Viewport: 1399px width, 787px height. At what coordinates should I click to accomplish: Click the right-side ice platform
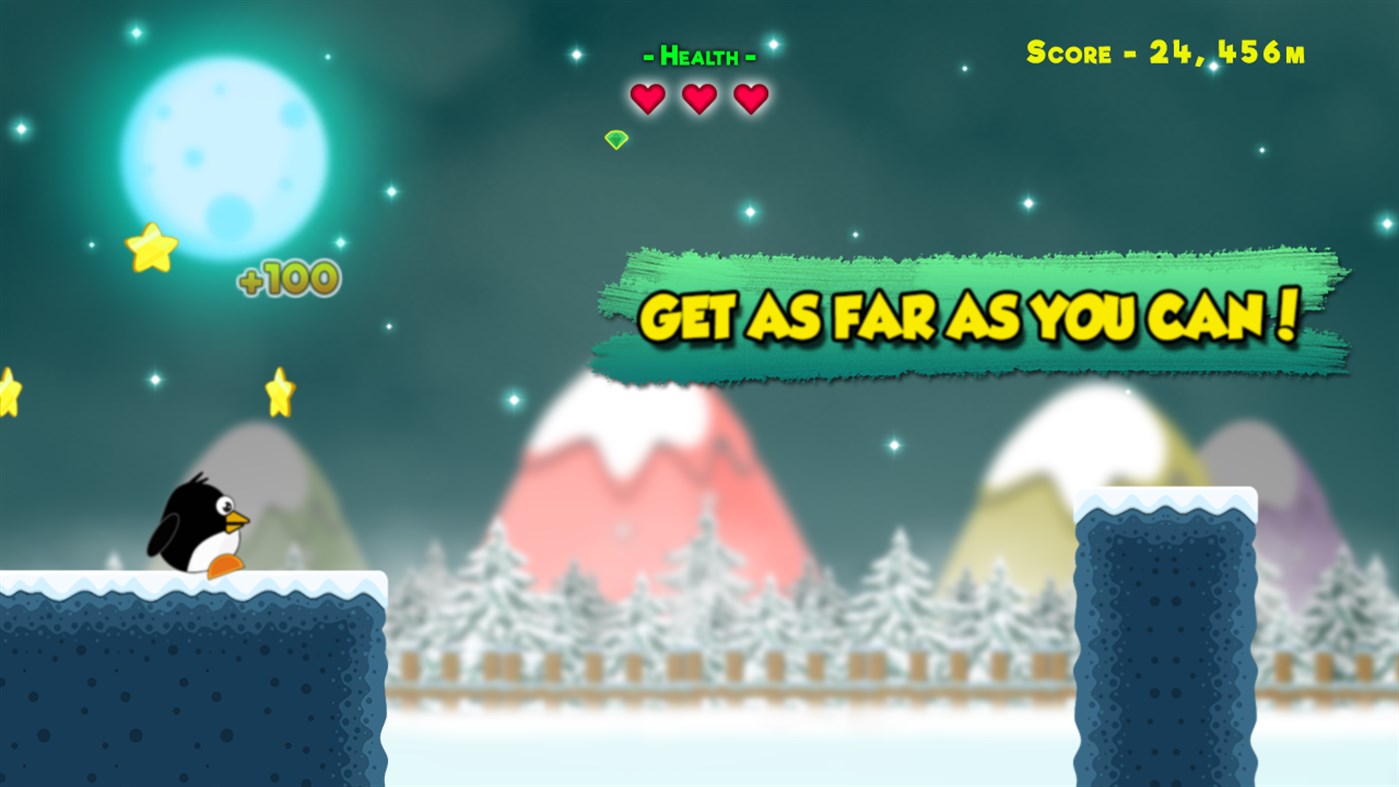(1165, 640)
